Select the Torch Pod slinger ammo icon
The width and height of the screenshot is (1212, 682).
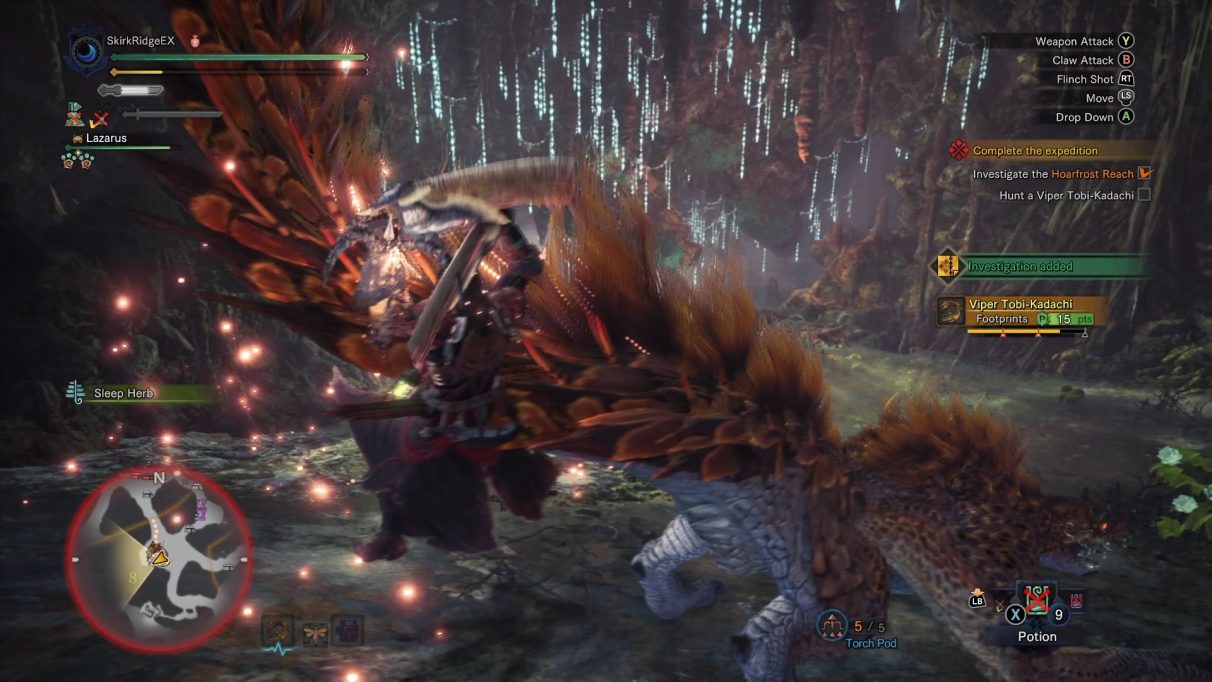click(x=832, y=625)
